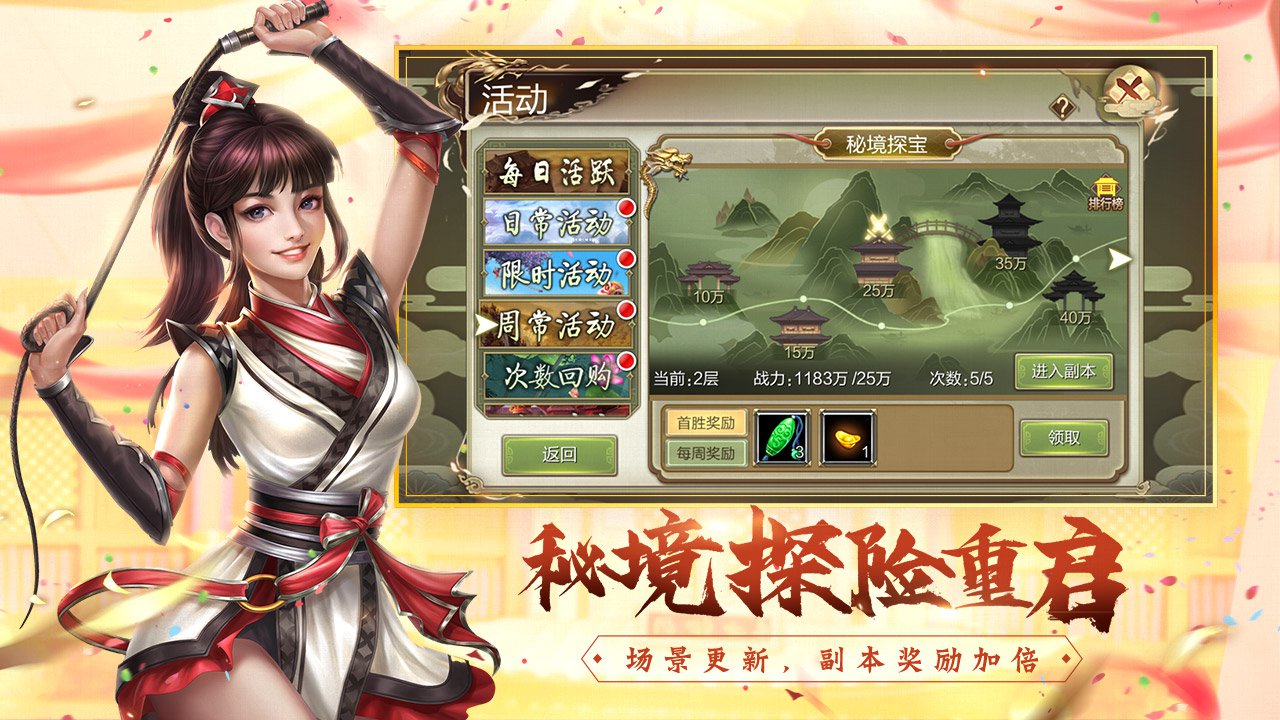The width and height of the screenshot is (1280, 720).
Task: Select the green jade pendant reward item
Action: (x=781, y=438)
